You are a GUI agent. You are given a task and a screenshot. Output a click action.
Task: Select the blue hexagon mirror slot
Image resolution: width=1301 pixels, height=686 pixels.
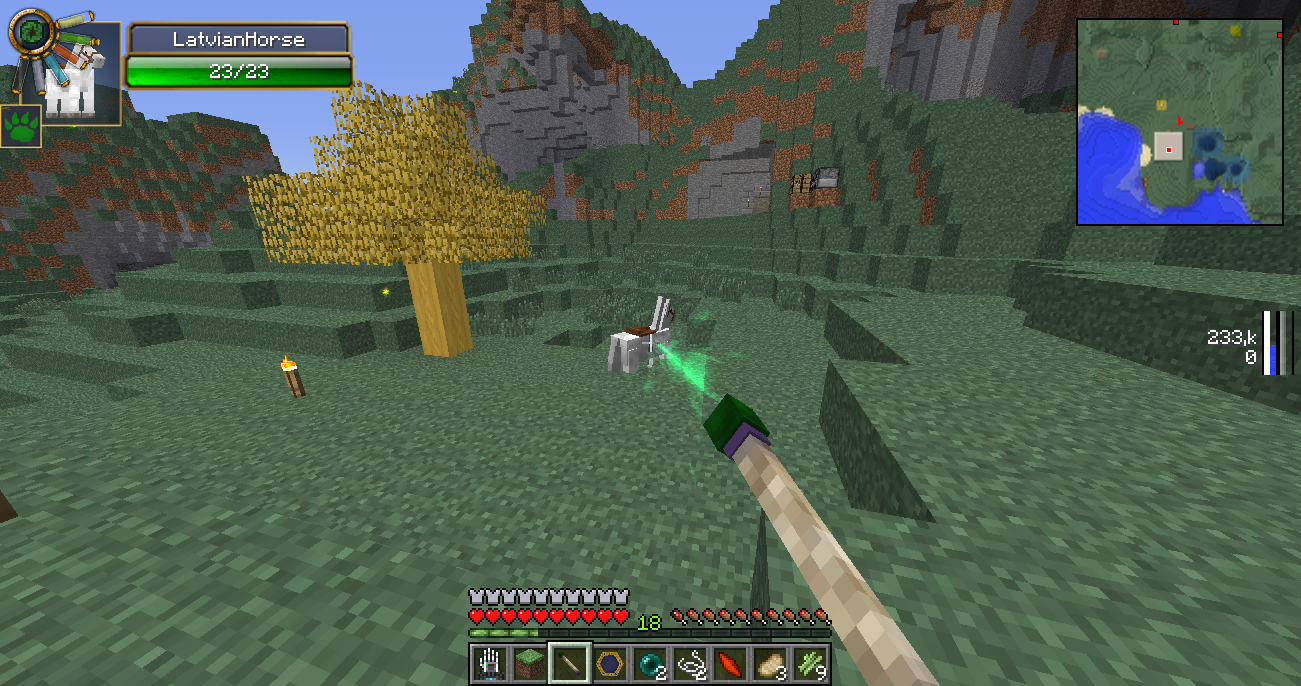click(610, 663)
